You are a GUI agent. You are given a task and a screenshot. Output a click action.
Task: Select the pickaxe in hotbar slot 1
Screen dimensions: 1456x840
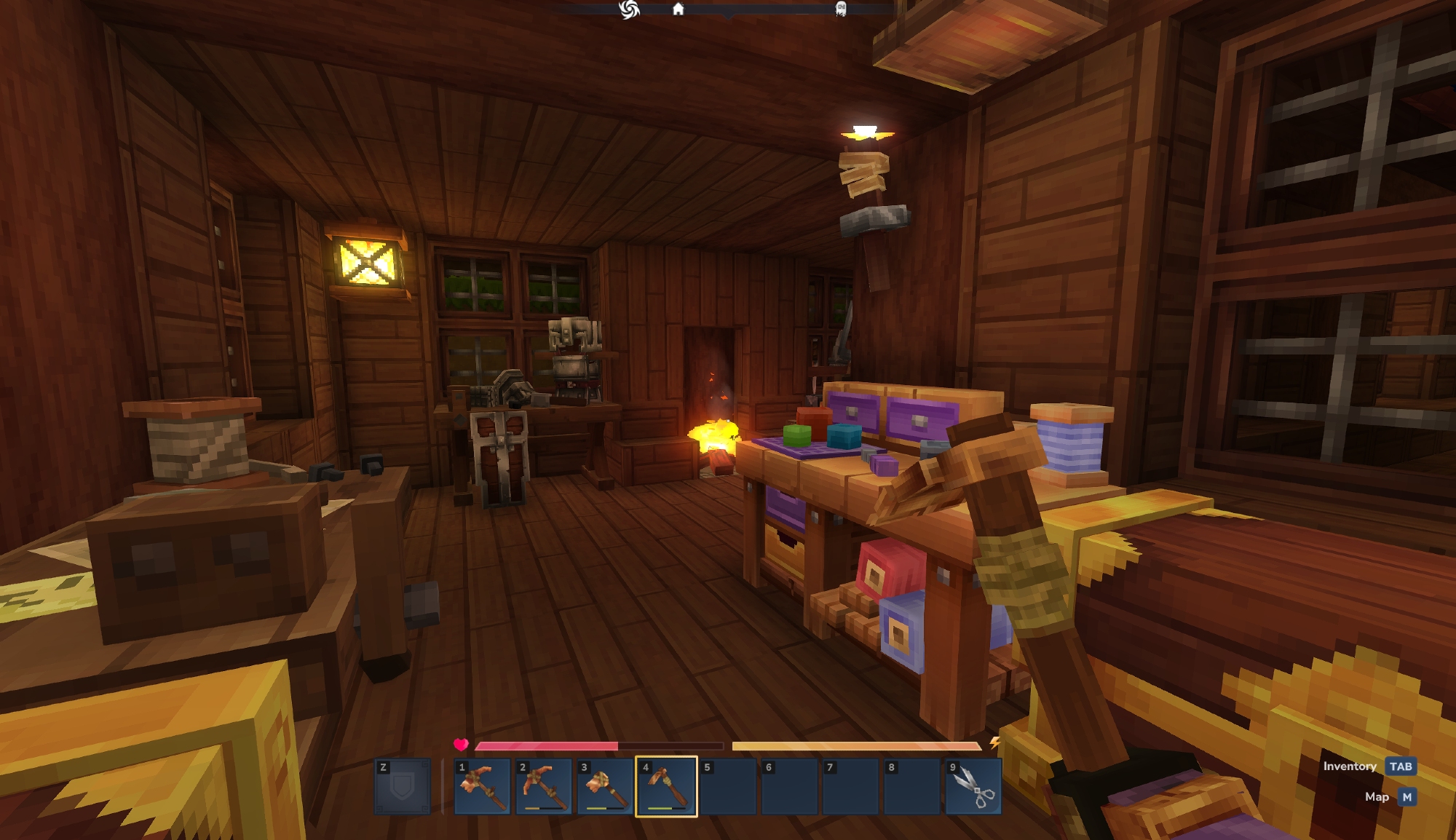(x=482, y=787)
